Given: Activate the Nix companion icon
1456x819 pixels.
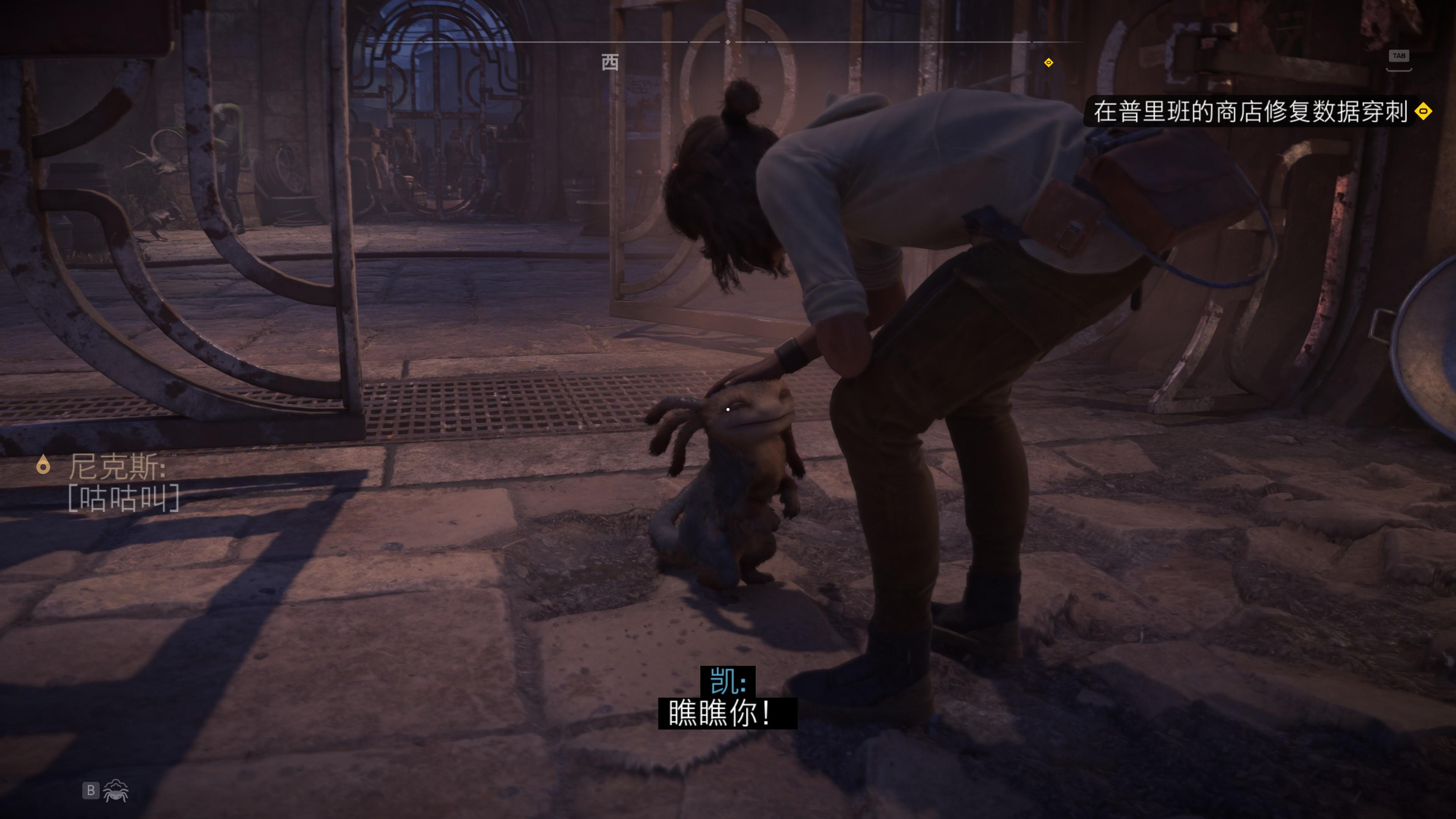Looking at the screenshot, I should (116, 790).
